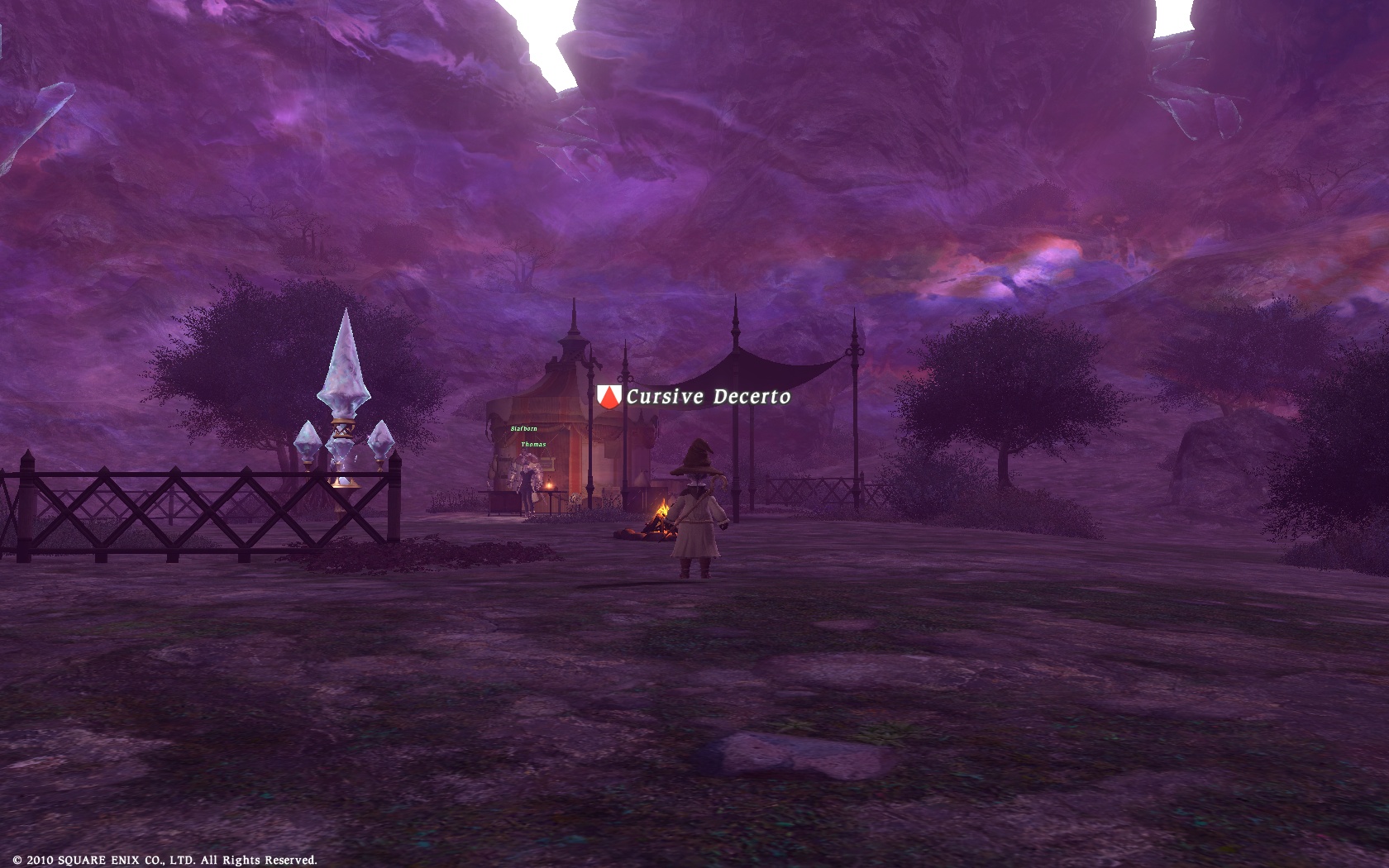Select the Slafborn name label
This screenshot has height=868, width=1389.
tap(523, 428)
